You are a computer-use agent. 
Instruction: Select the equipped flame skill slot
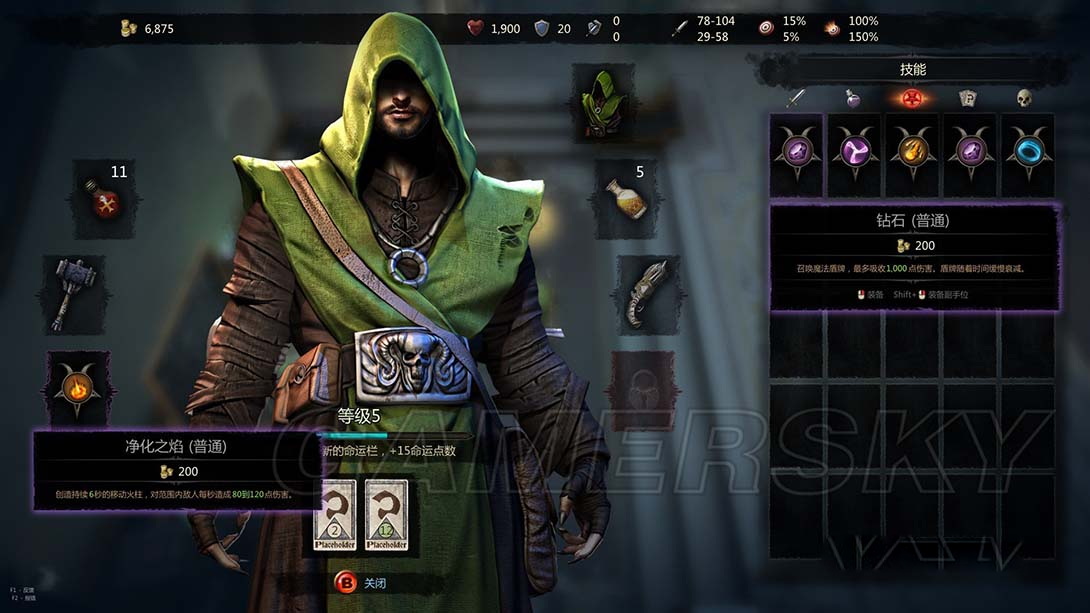(77, 387)
